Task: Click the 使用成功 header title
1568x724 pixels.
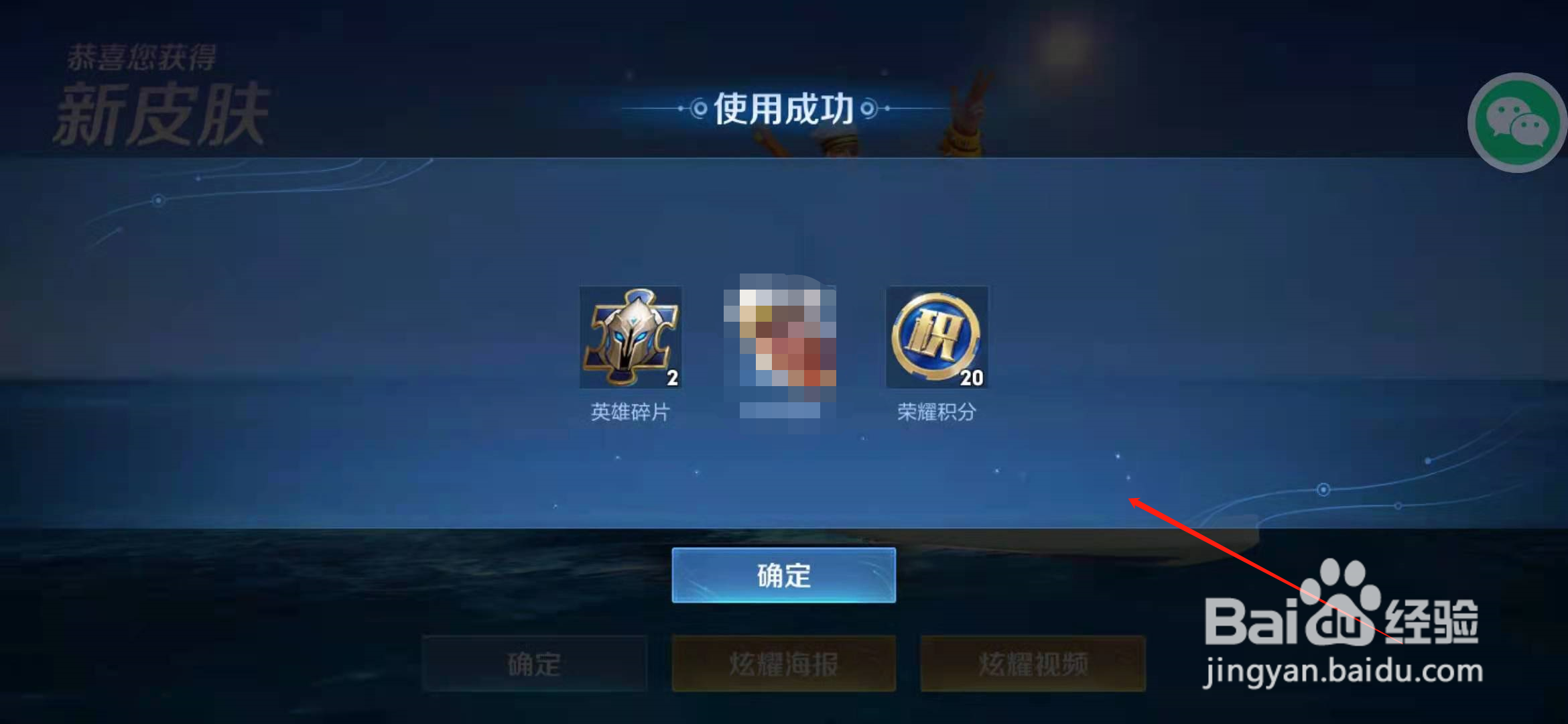Action: (x=784, y=107)
